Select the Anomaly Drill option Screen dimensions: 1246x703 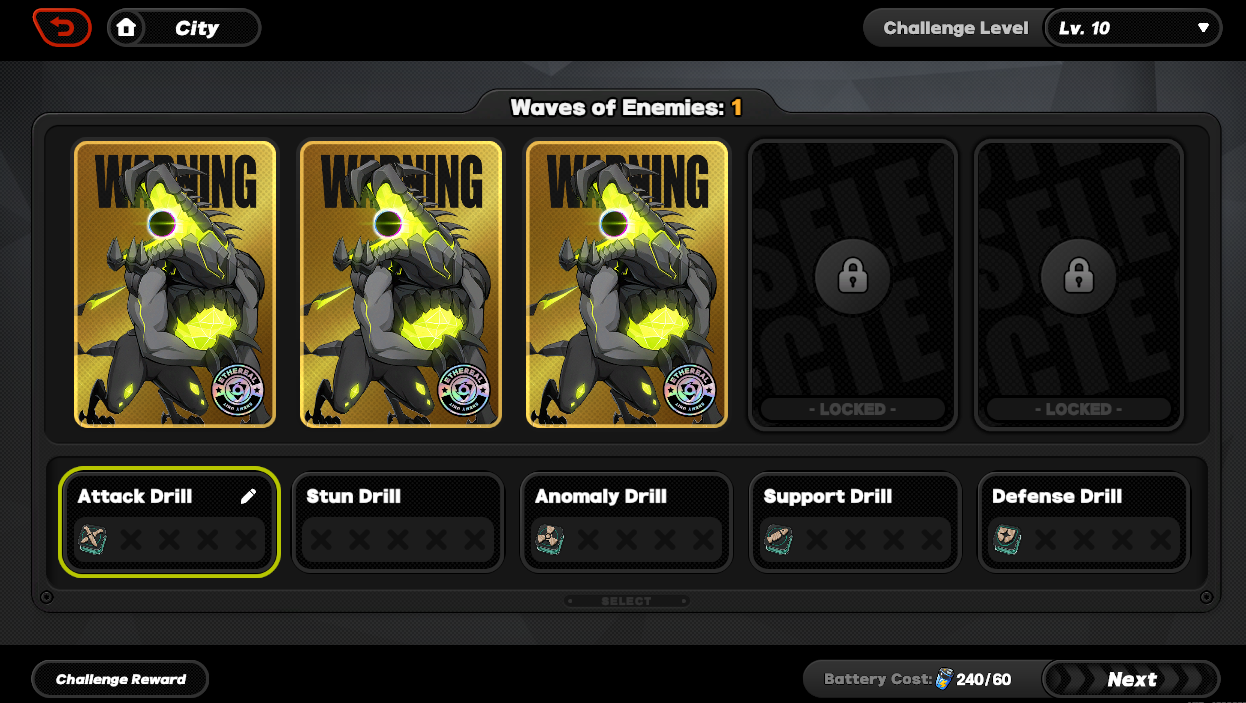pos(626,522)
